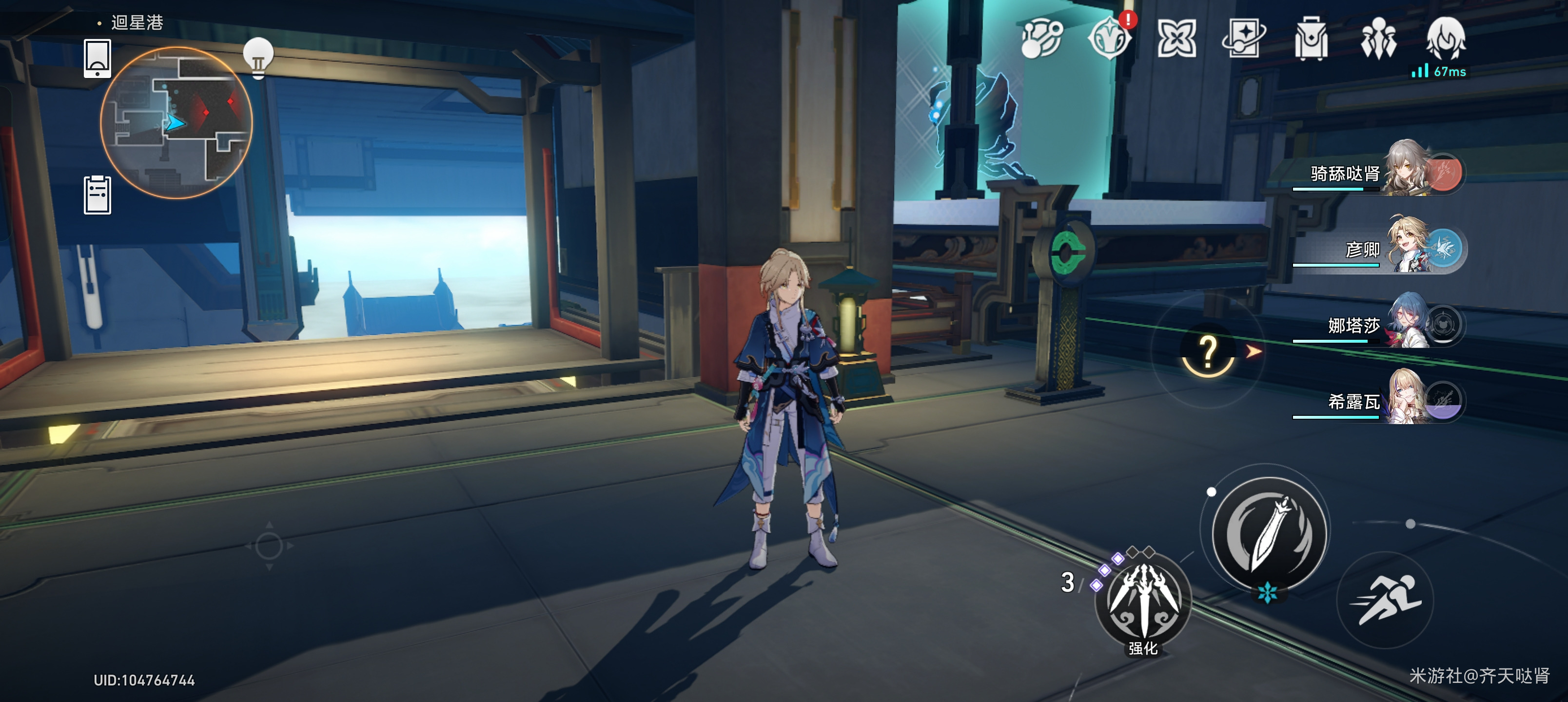1568x702 pixels.
Task: Use the sword basic attack button
Action: point(1269,534)
